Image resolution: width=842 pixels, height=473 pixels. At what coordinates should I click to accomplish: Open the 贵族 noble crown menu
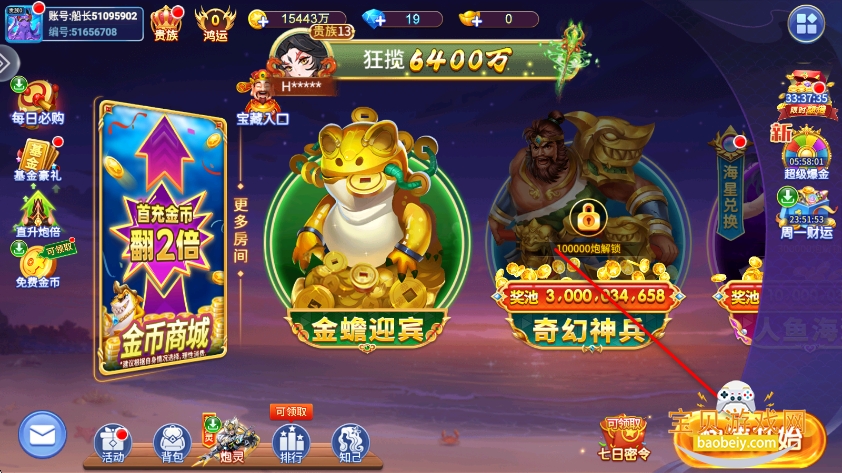(x=167, y=22)
